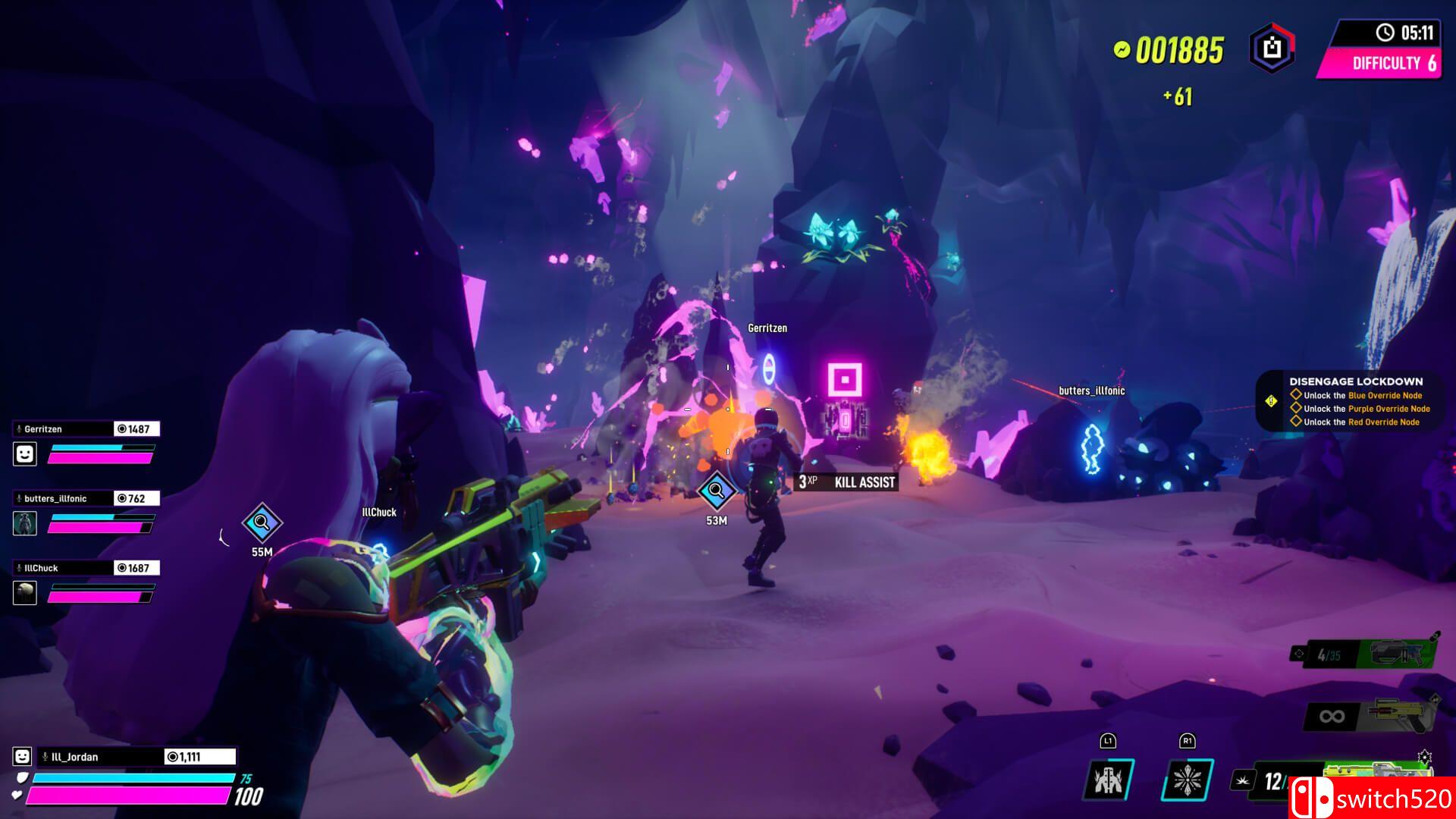Select the active weapon slot showing 12 ammo

[x=1274, y=781]
